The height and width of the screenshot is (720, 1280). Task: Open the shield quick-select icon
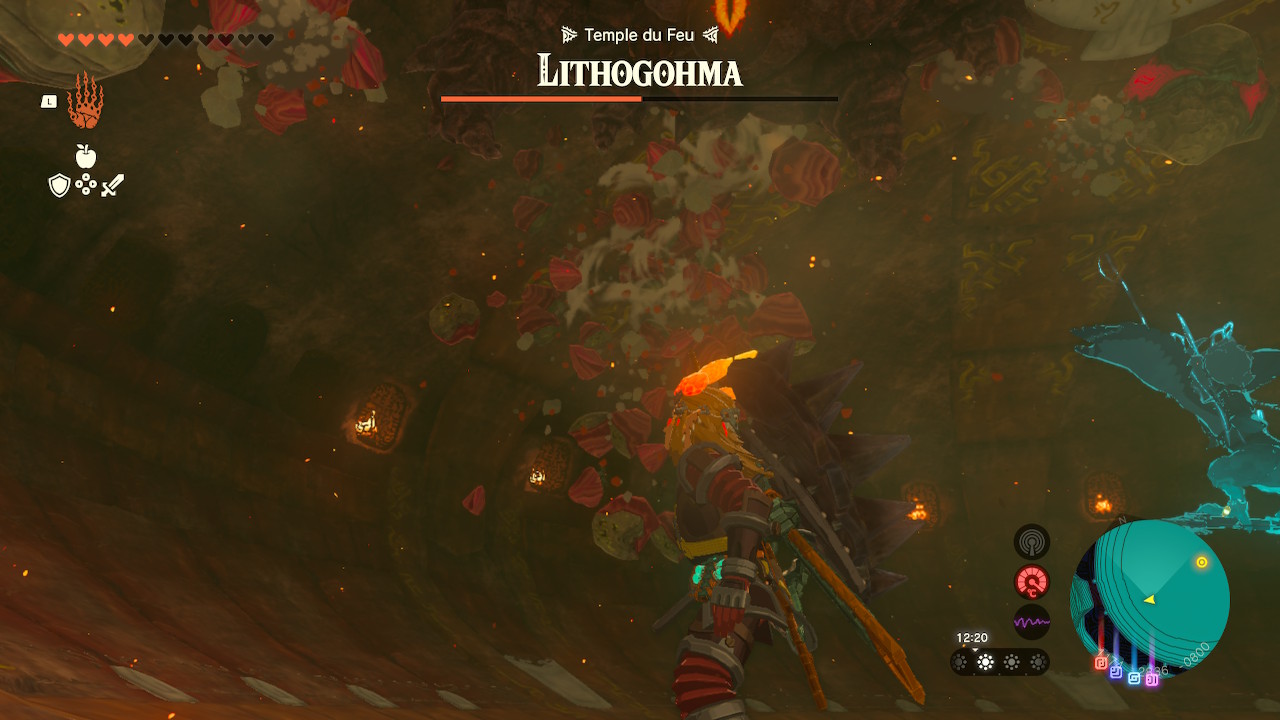coord(59,185)
